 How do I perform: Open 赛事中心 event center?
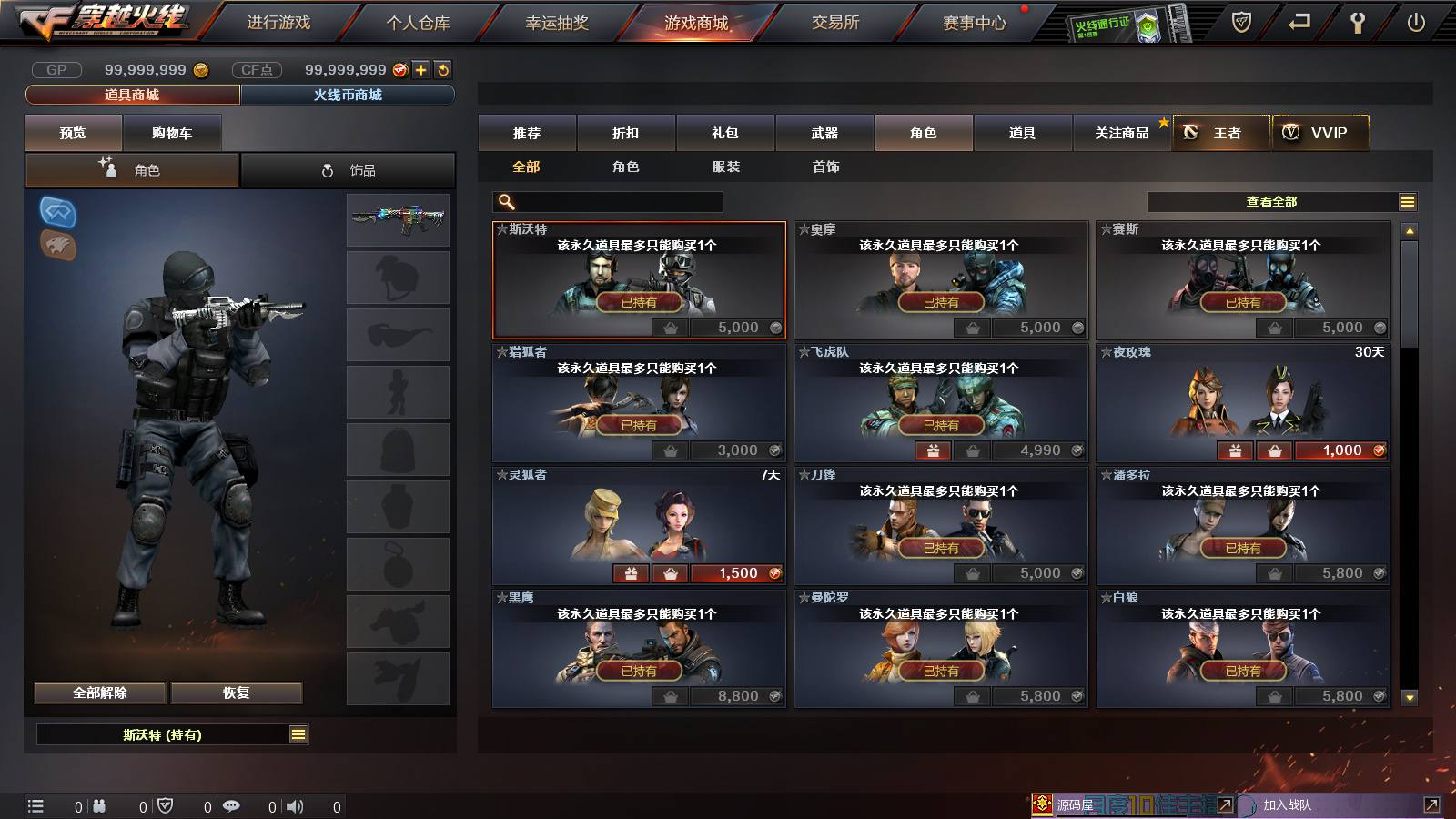point(975,23)
